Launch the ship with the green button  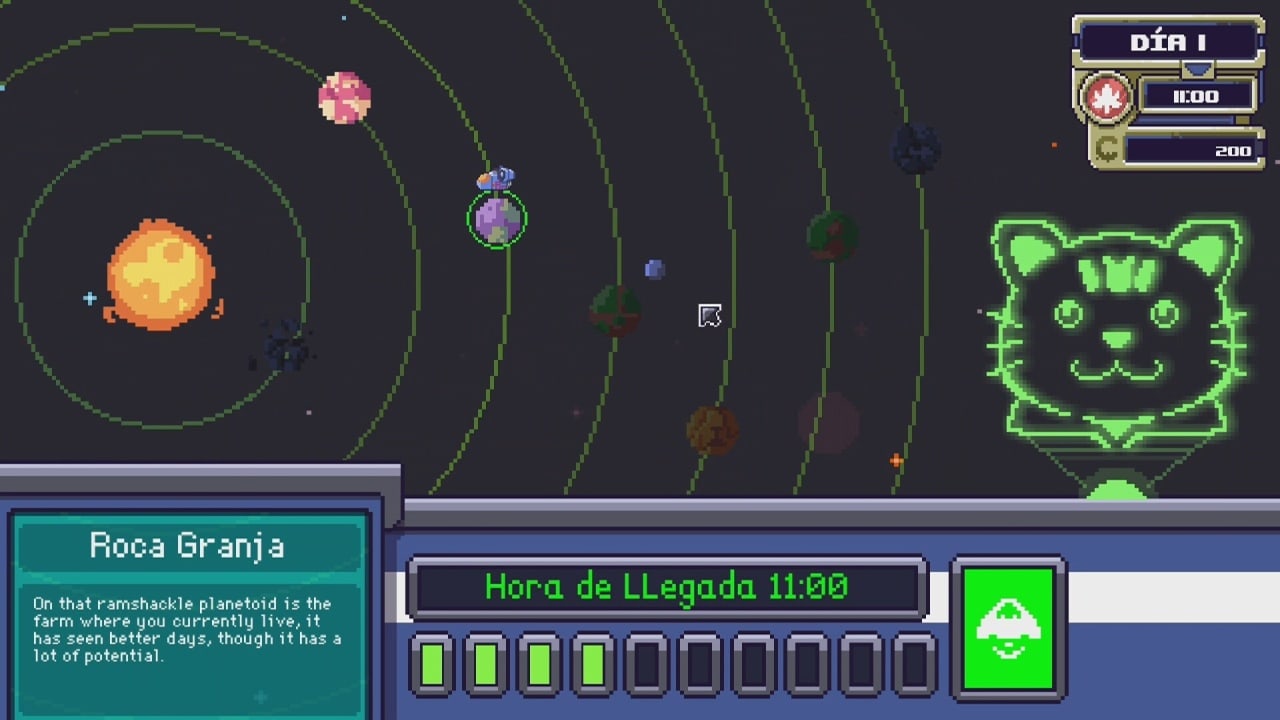pos(1008,628)
